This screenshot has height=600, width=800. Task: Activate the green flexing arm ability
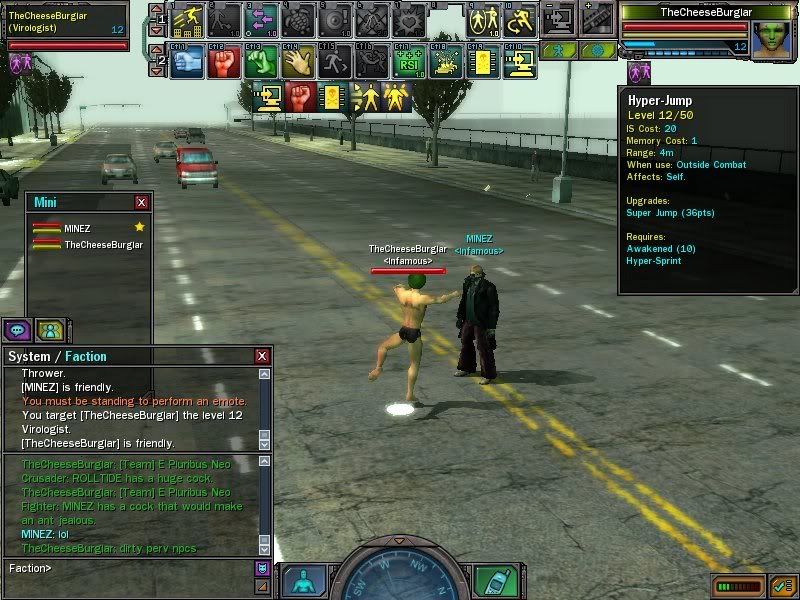262,61
